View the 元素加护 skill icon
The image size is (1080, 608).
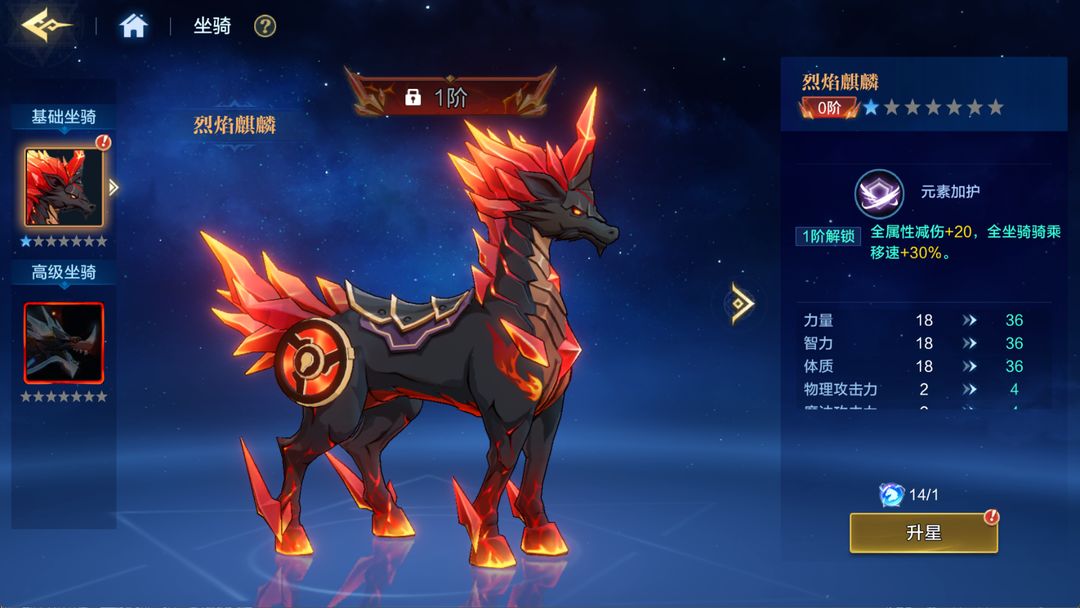(878, 193)
